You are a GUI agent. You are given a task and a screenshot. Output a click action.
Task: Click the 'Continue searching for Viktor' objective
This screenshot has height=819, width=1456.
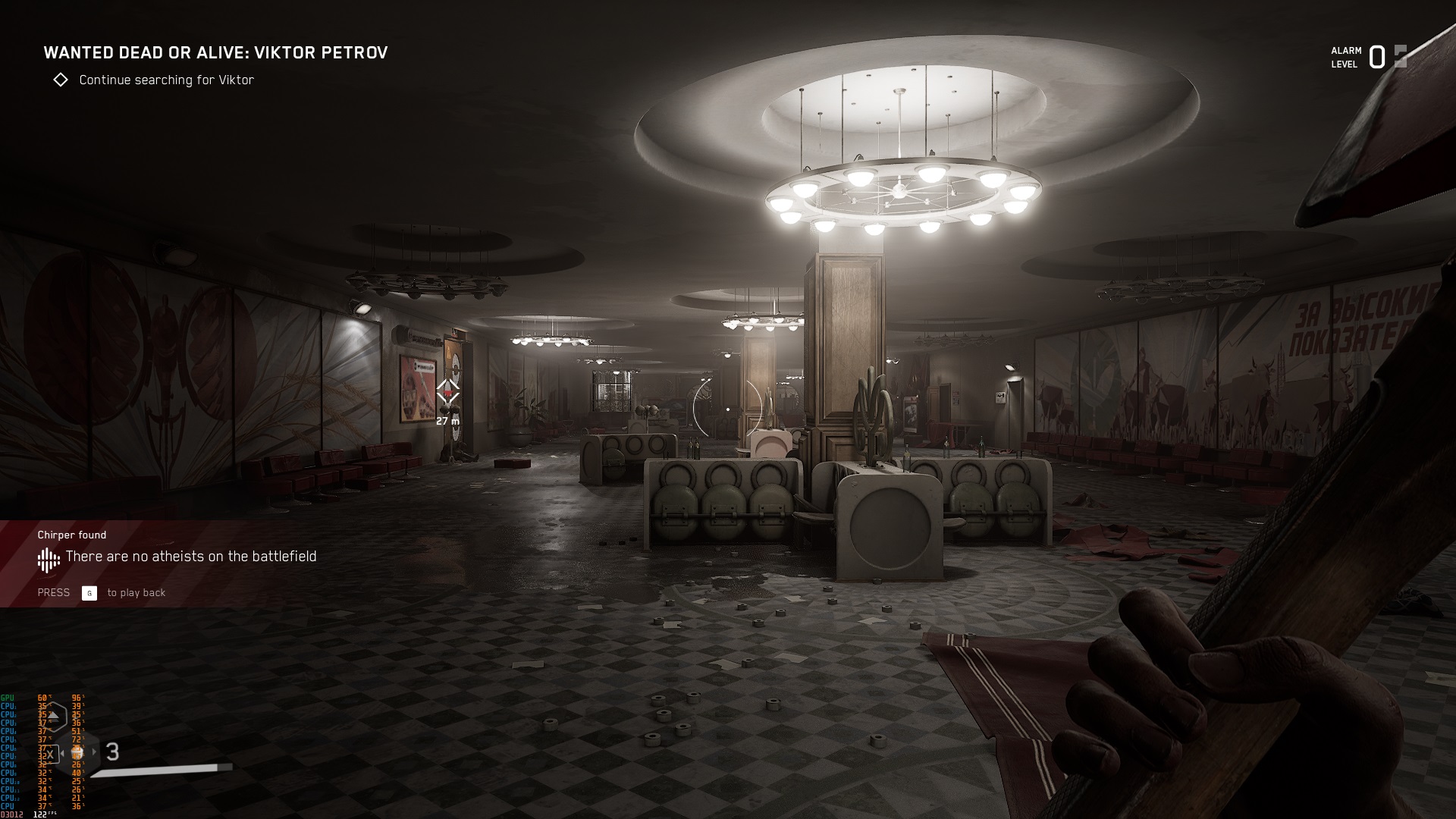[x=166, y=80]
